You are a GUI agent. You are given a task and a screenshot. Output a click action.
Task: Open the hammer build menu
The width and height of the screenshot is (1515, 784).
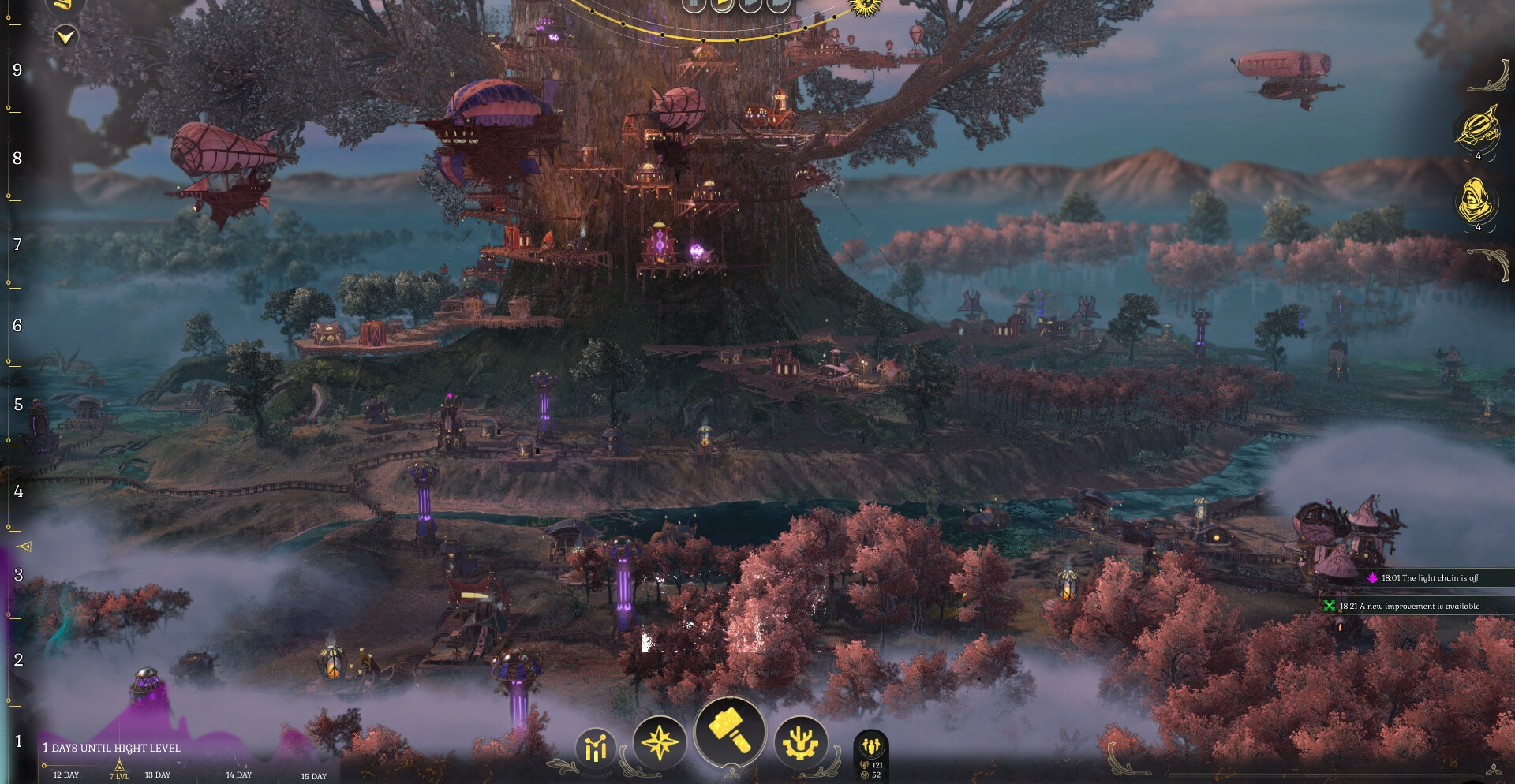(730, 733)
